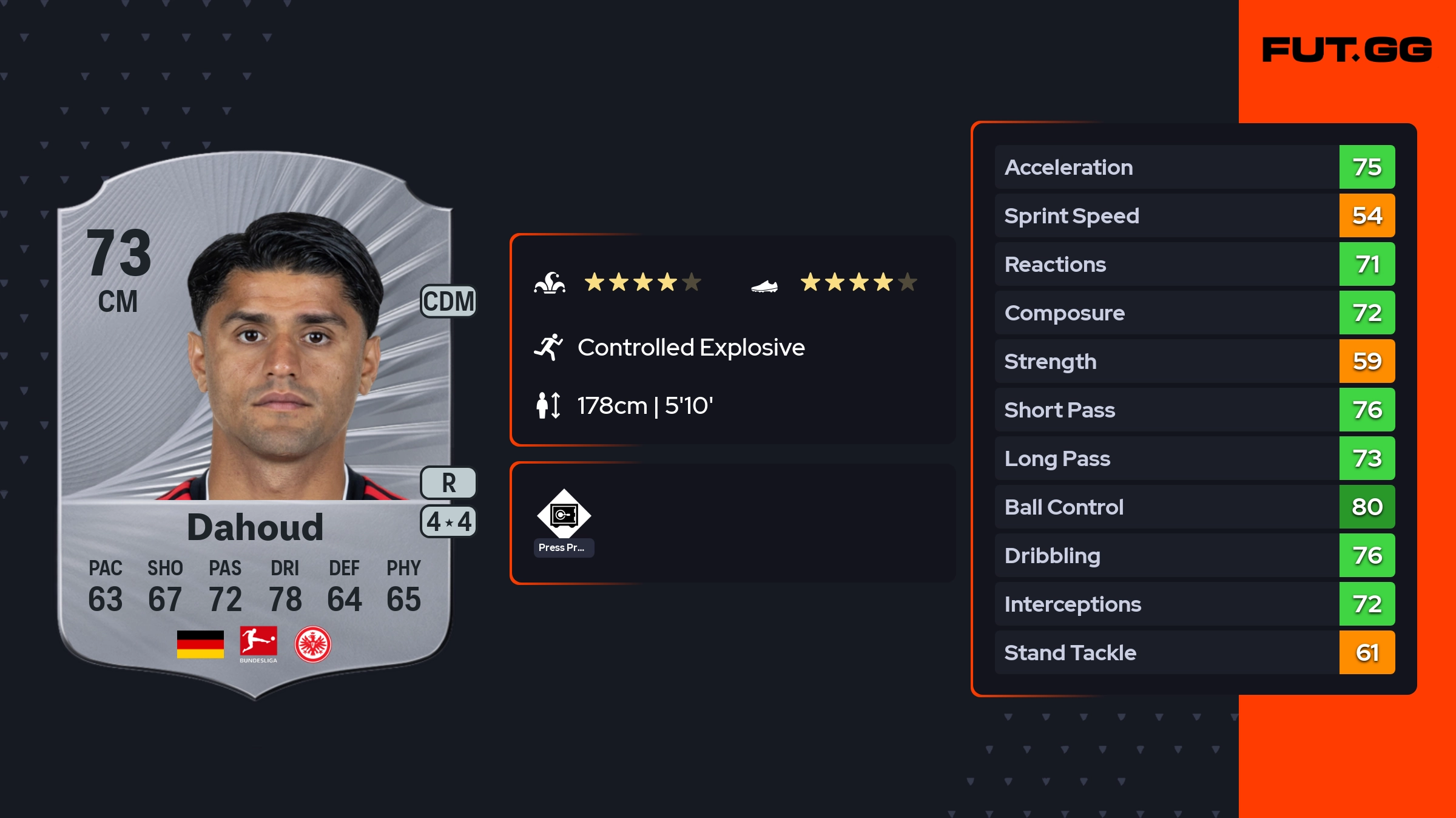This screenshot has height=818, width=1456.
Task: Click the Stand Tackle stat row
Action: click(x=1194, y=652)
